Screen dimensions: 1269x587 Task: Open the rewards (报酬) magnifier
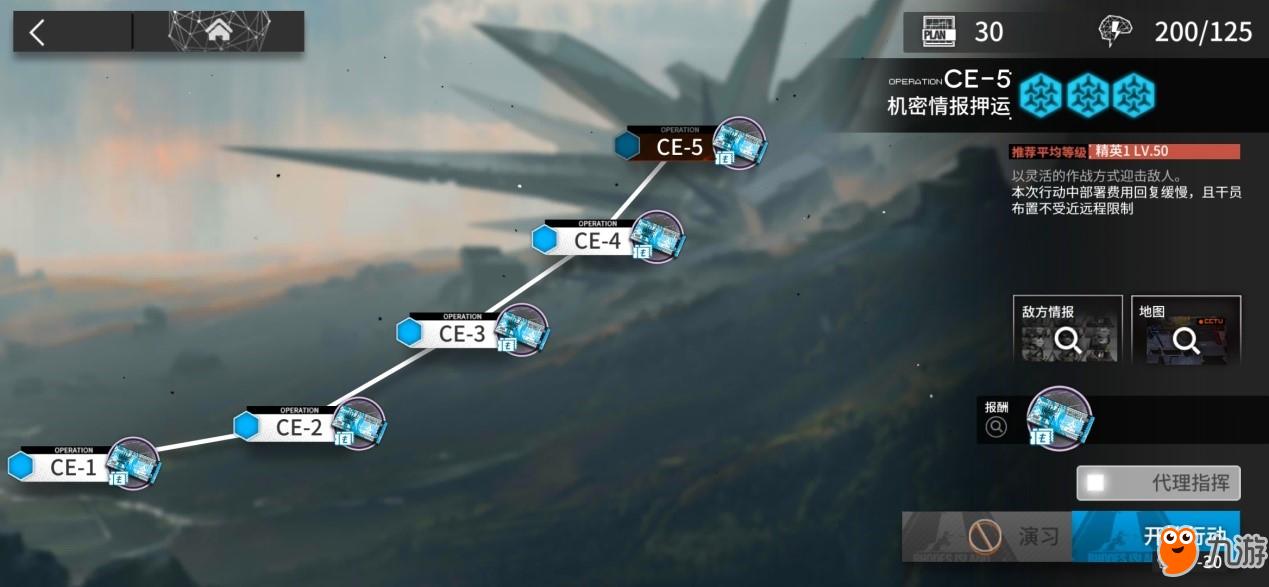point(996,427)
